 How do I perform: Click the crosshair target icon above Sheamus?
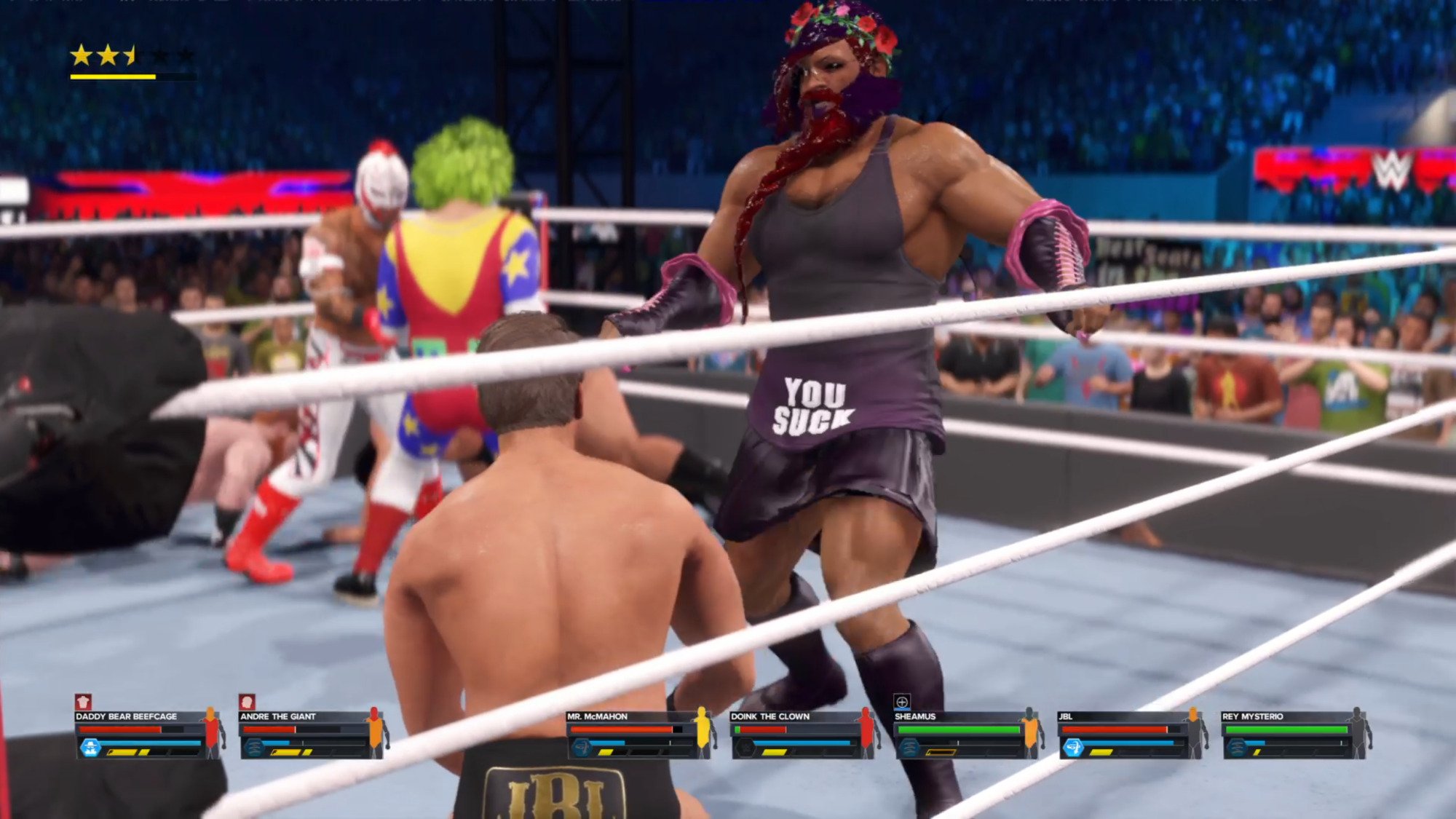[901, 702]
